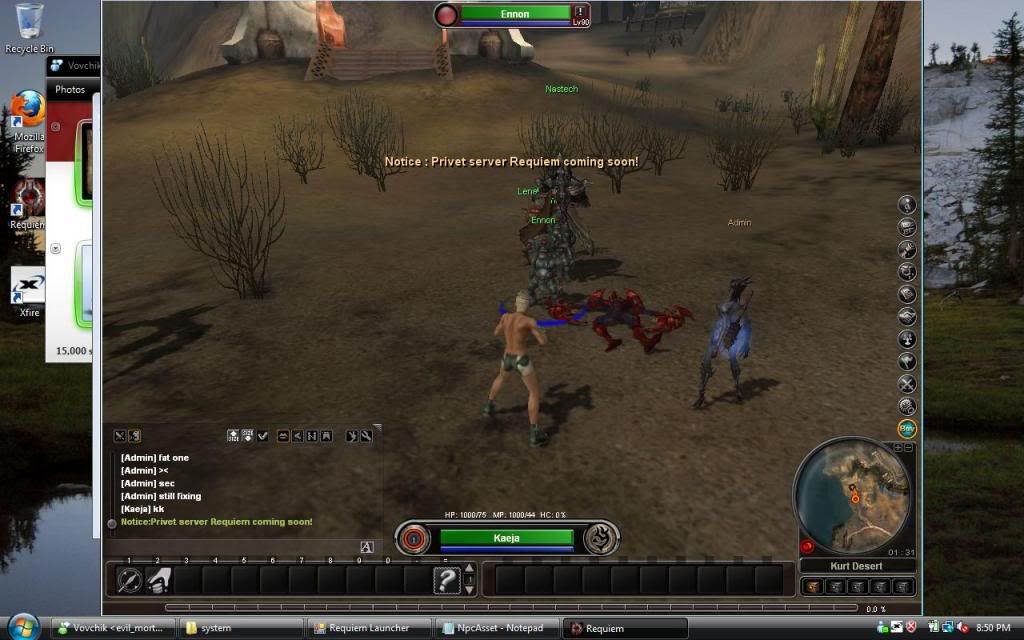Activate the gauntlet fist hotbar slot
1024x640 pixels.
pos(159,580)
